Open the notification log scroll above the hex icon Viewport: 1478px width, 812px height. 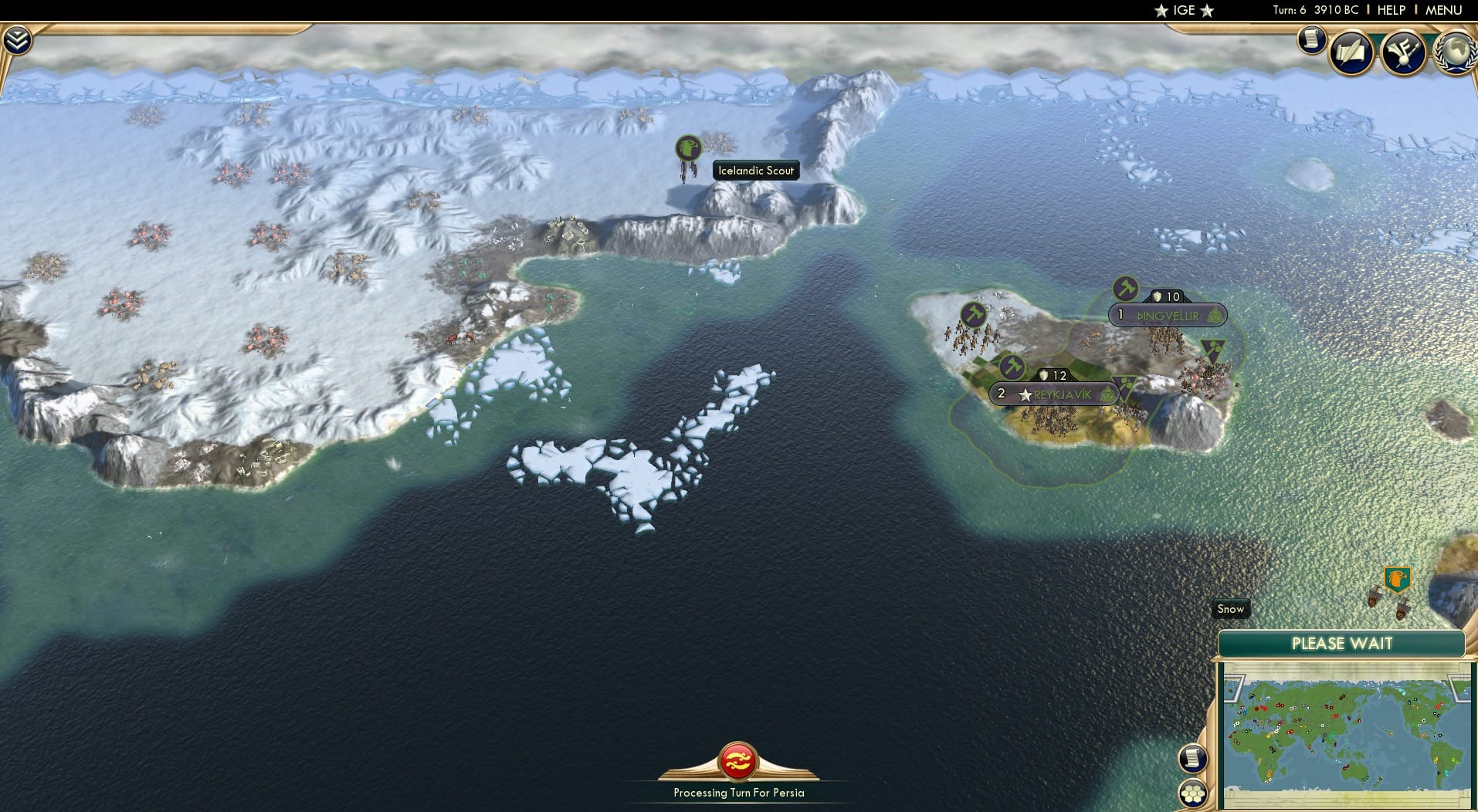1192,758
